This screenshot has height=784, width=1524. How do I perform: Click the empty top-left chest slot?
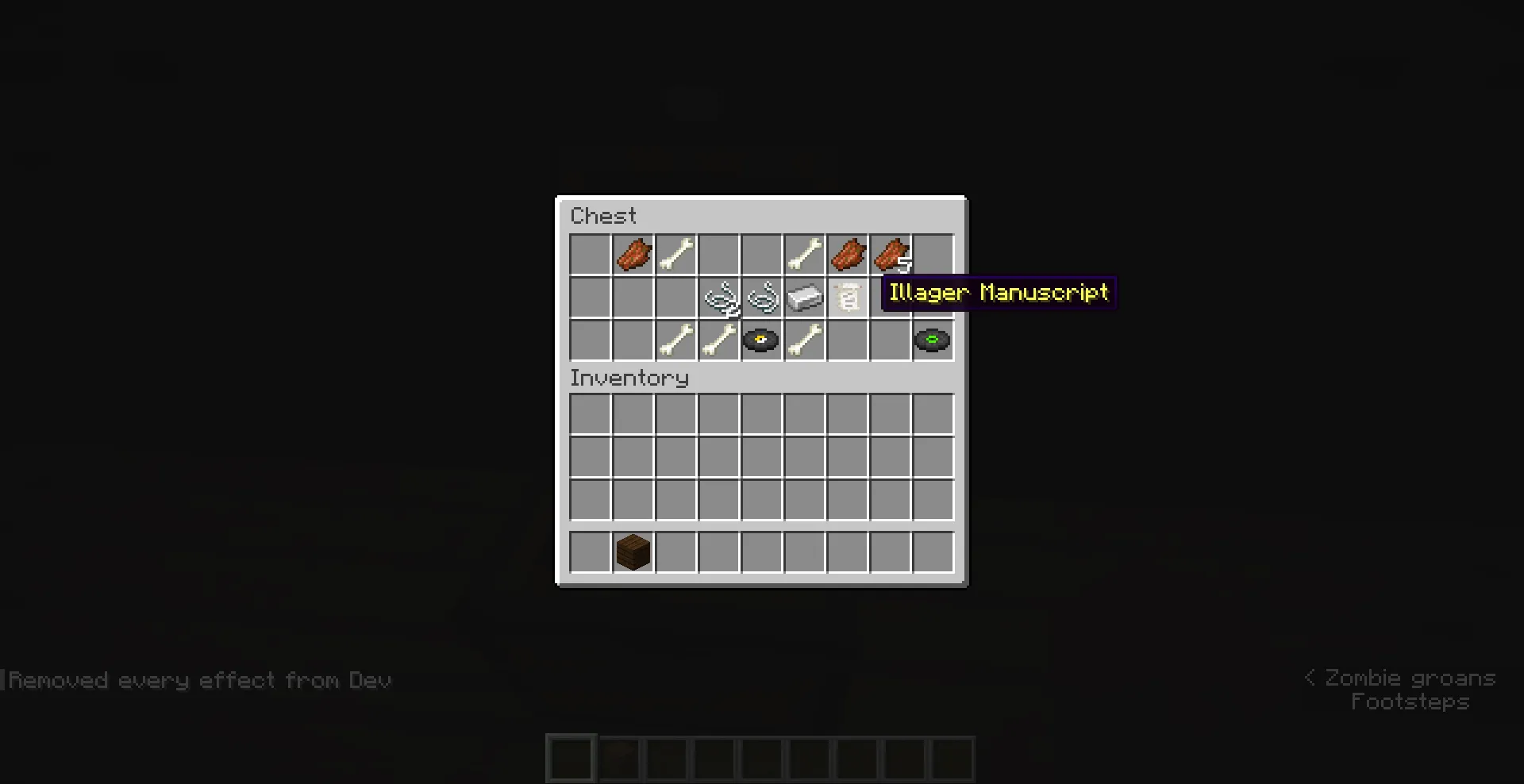tap(590, 255)
